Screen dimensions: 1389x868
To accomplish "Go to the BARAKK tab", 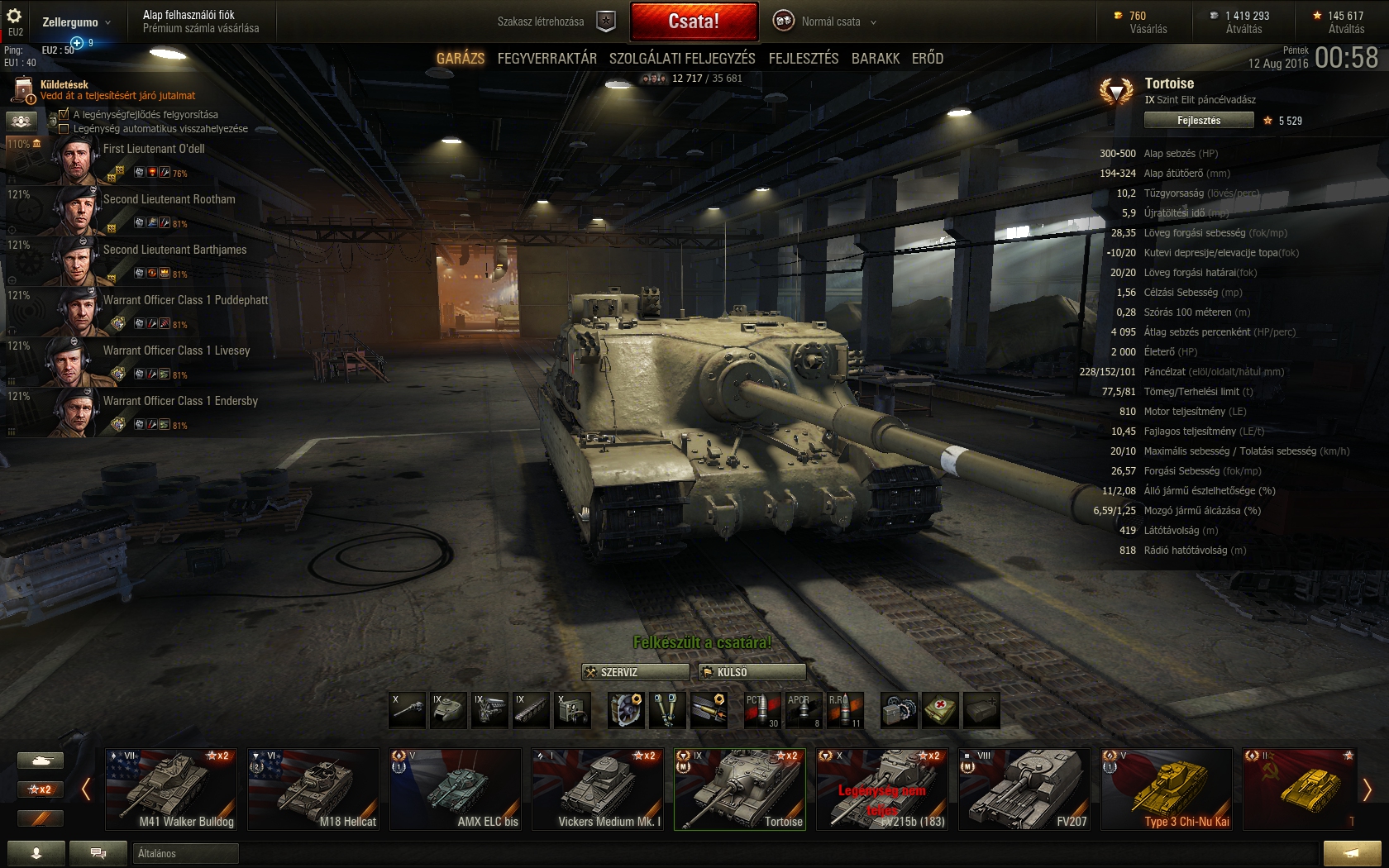I will [x=876, y=59].
